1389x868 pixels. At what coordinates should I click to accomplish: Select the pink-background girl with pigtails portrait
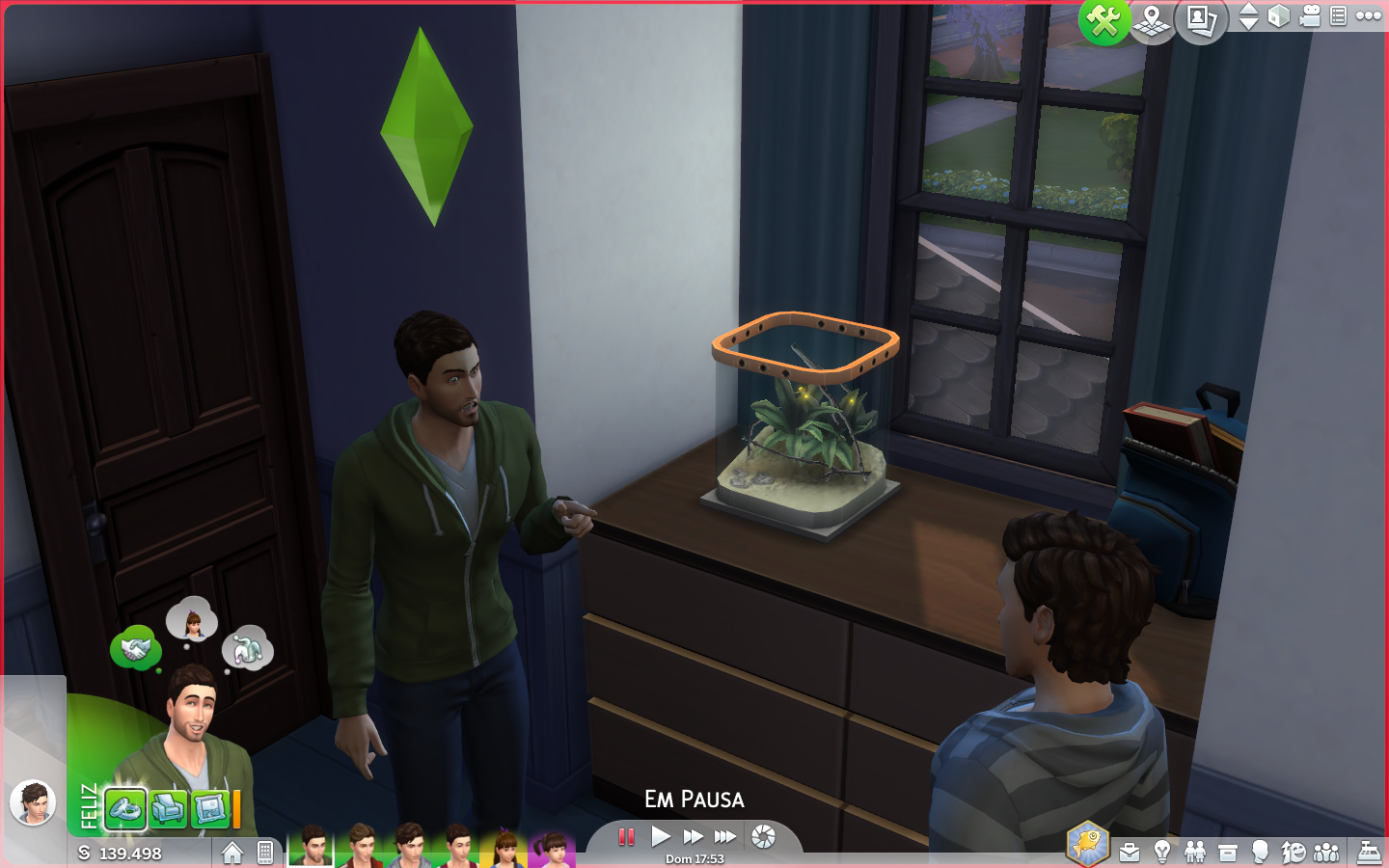[553, 850]
